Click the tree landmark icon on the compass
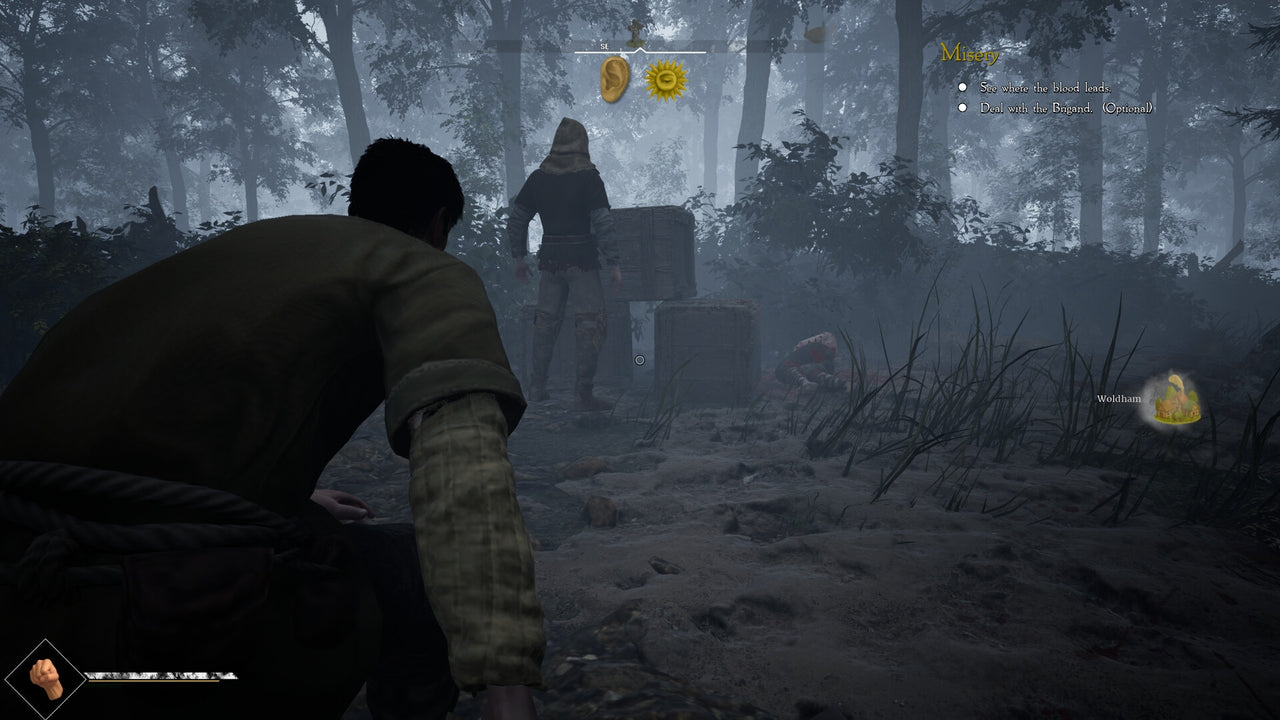 [635, 33]
